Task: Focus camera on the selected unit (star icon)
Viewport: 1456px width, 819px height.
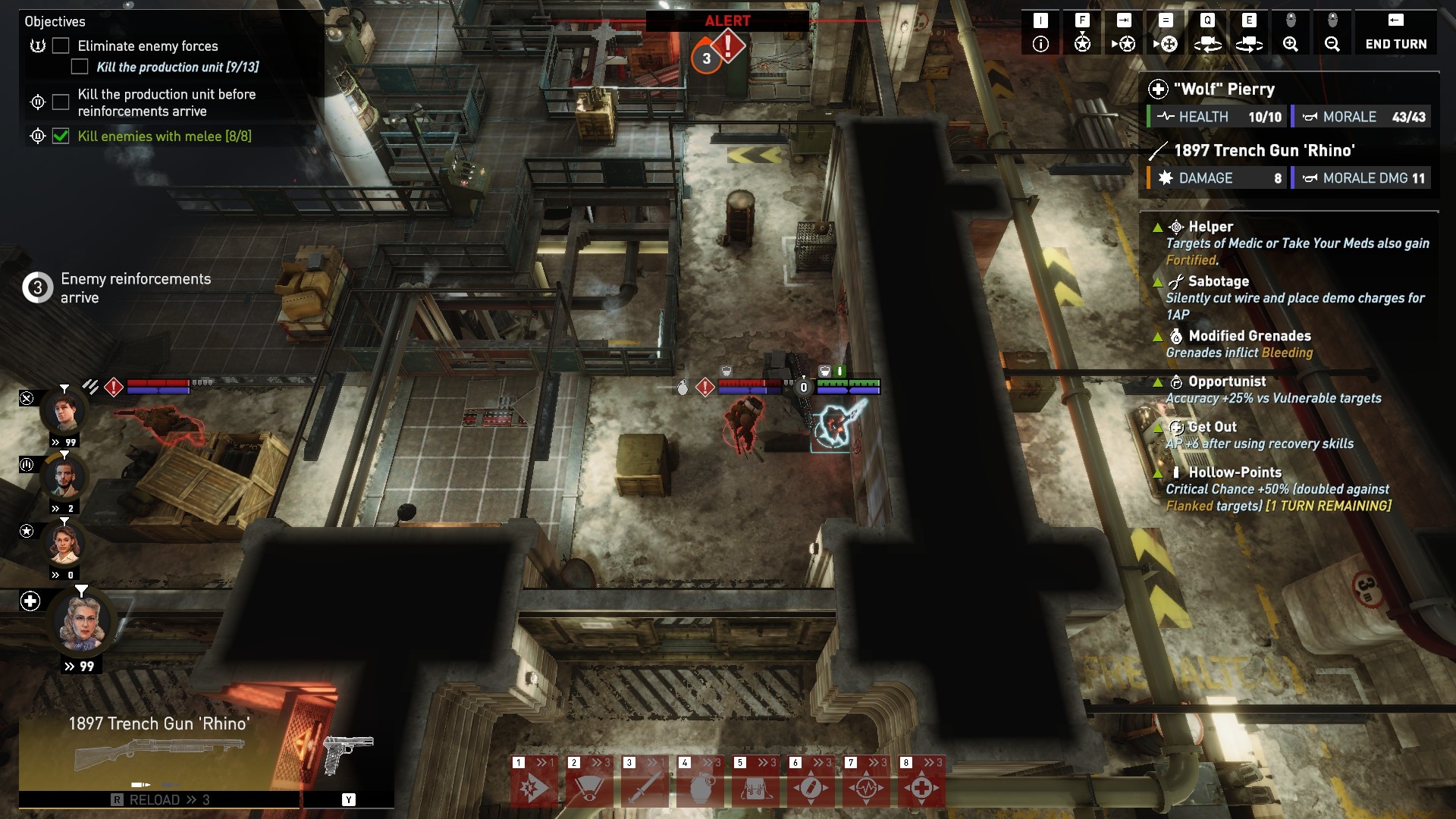Action: [x=1082, y=35]
